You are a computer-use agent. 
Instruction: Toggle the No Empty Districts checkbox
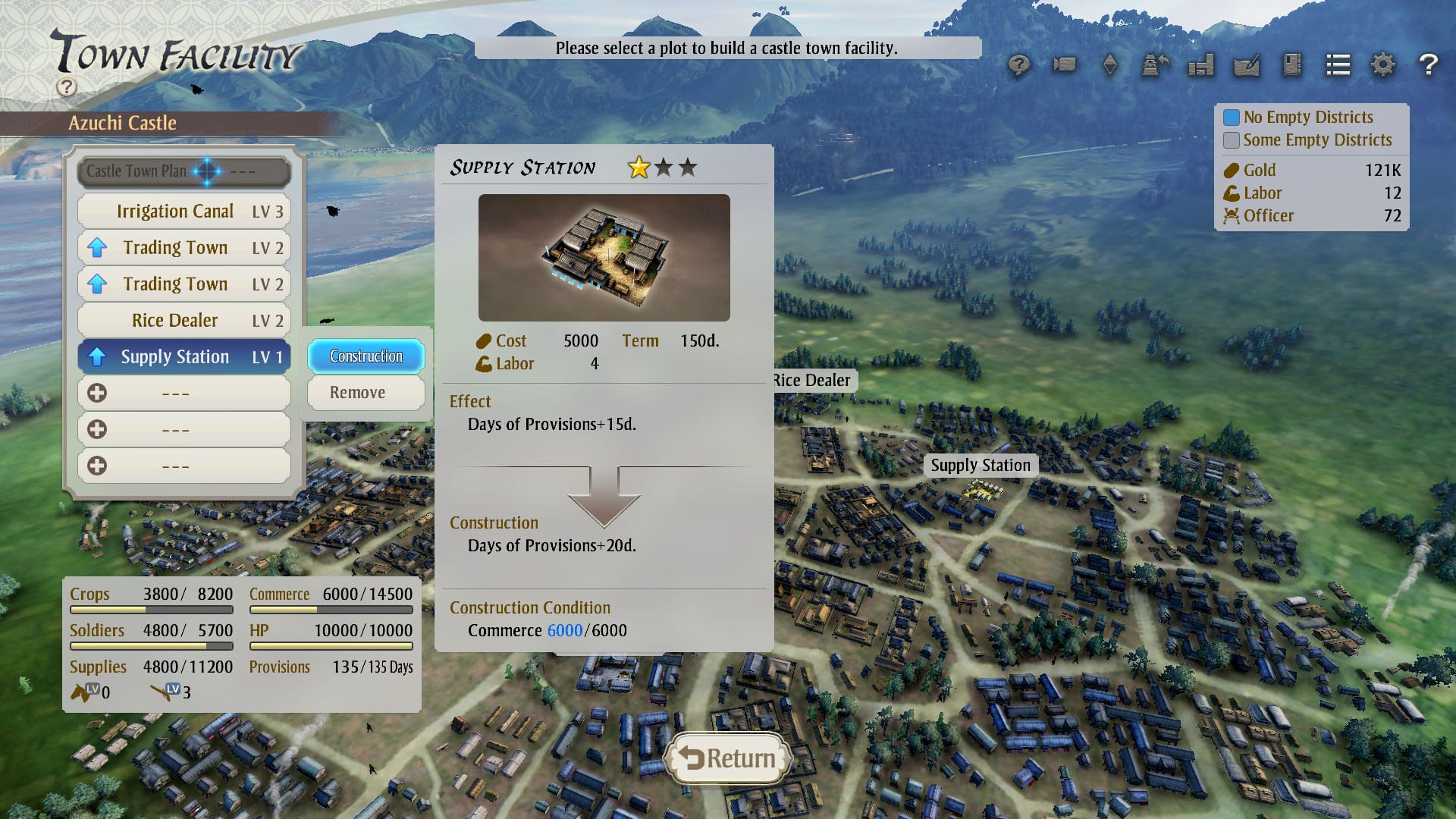[x=1232, y=118]
